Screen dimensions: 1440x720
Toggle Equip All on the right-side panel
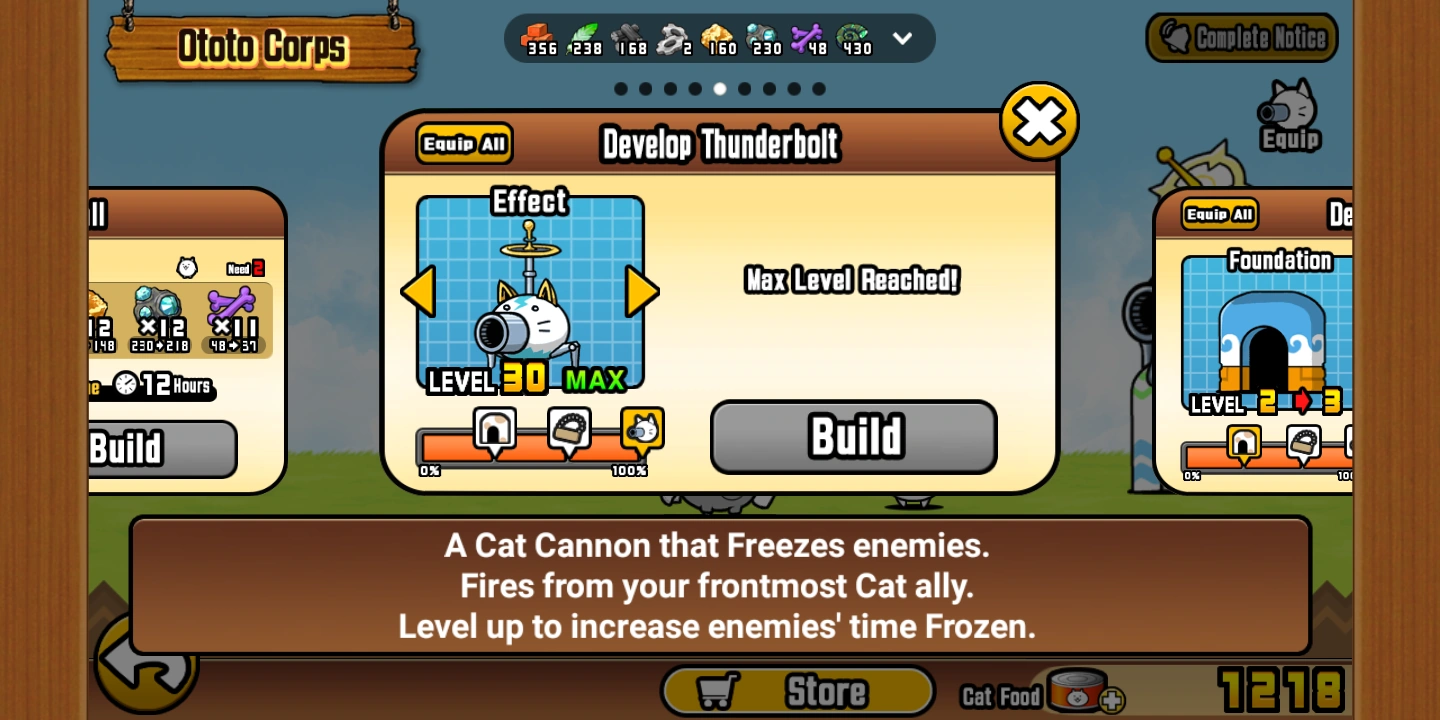click(1218, 213)
